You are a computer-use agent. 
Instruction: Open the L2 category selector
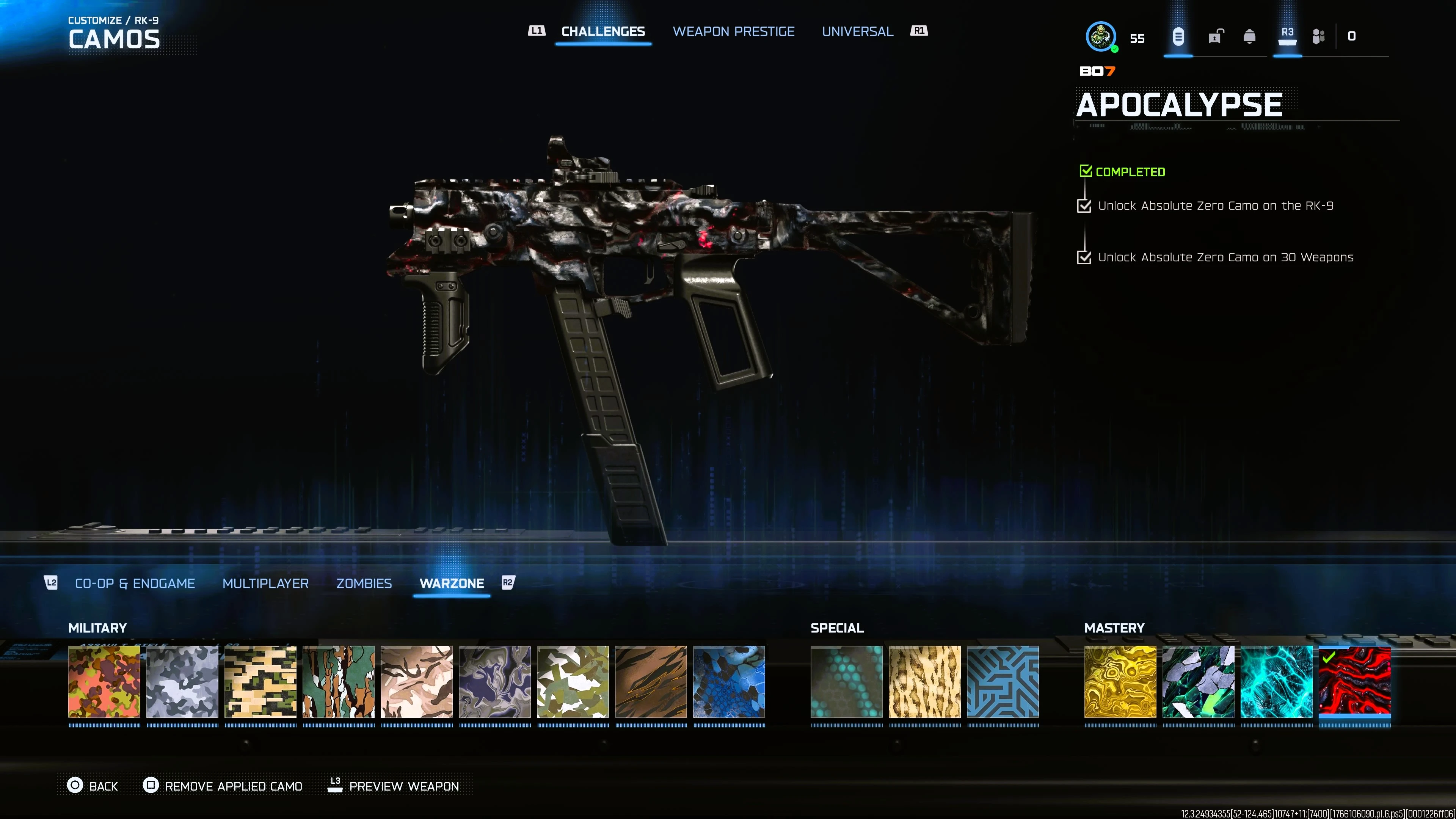(52, 583)
